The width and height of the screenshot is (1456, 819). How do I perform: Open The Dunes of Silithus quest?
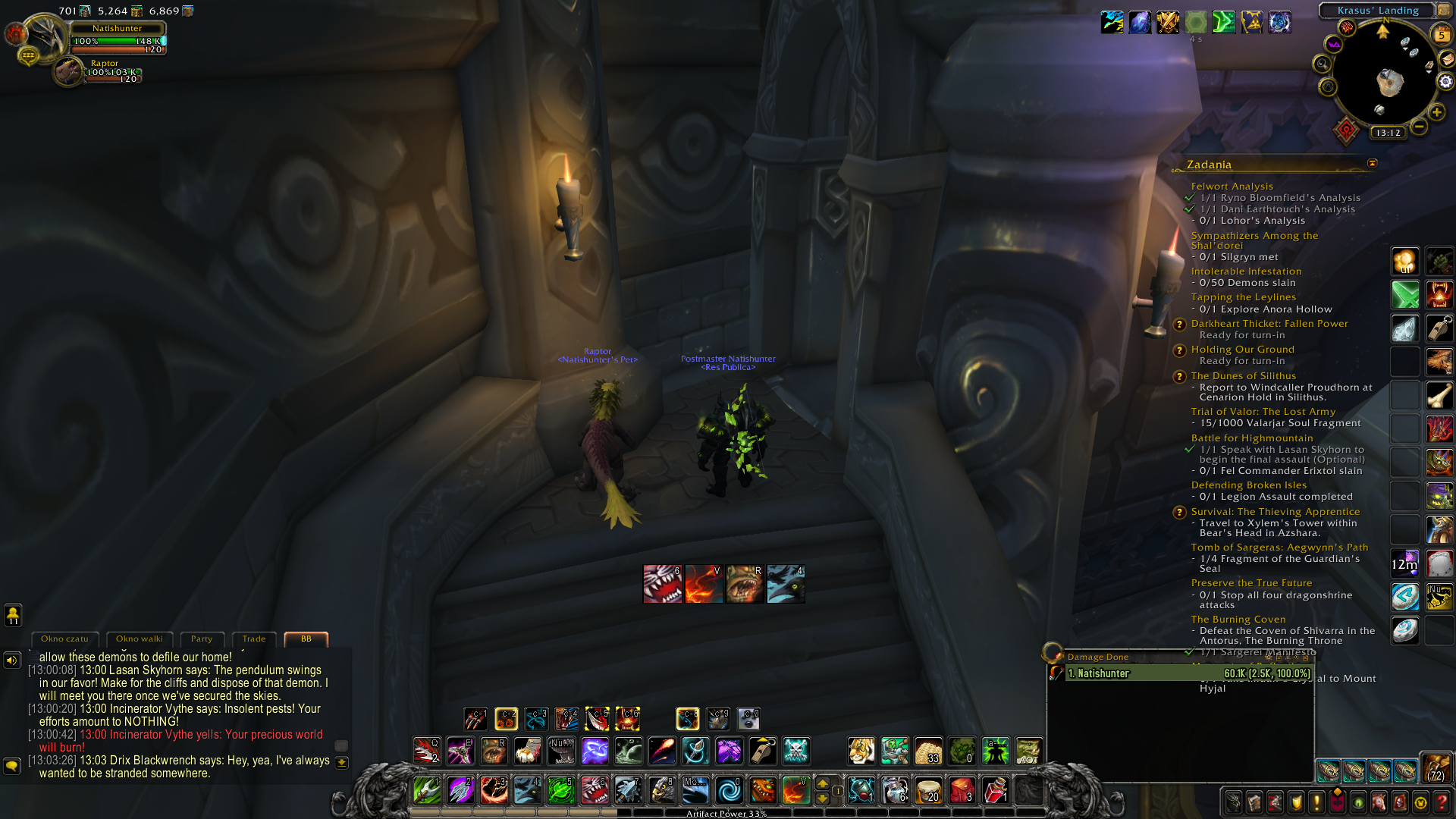point(1243,376)
